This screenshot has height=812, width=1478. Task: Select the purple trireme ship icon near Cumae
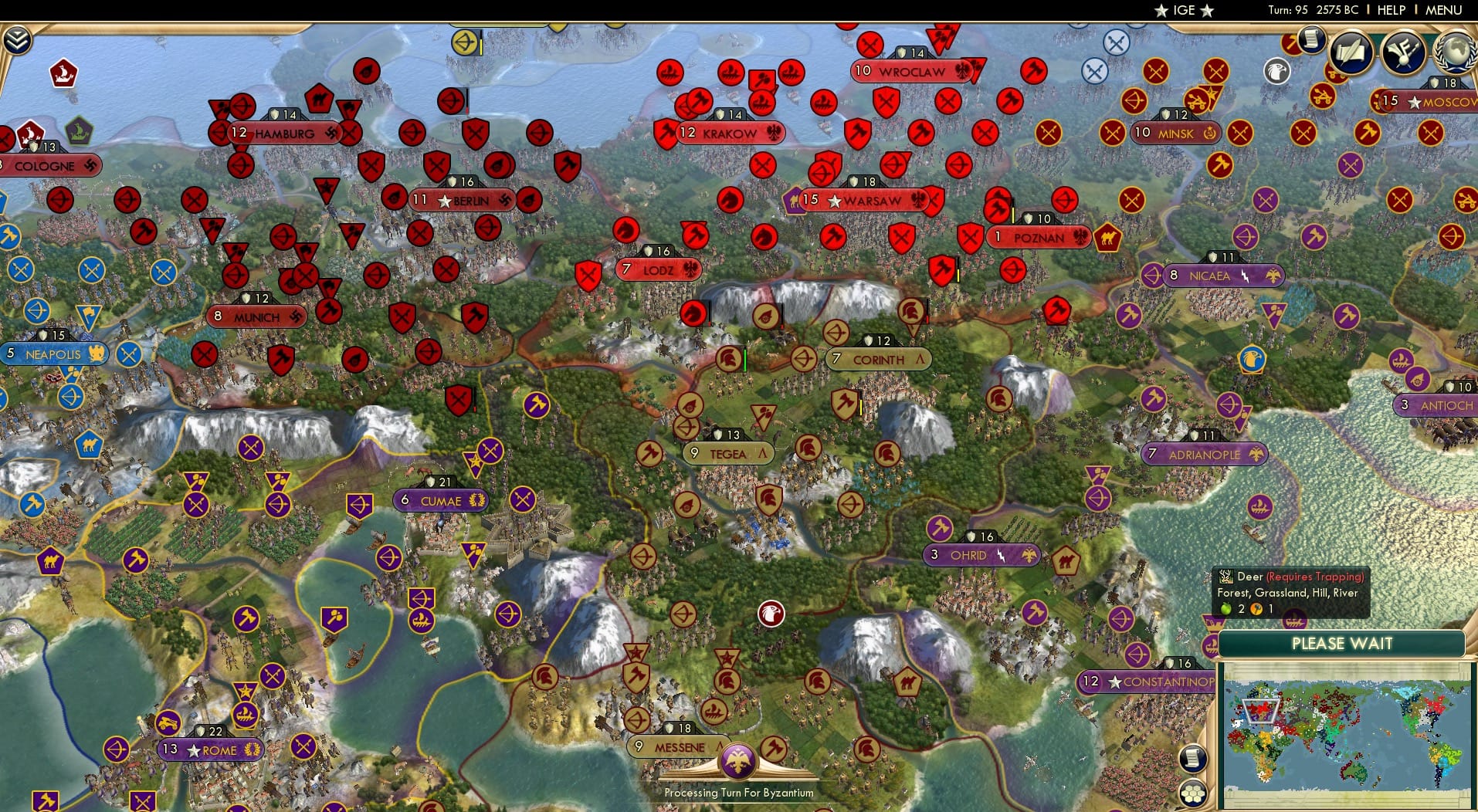click(422, 621)
